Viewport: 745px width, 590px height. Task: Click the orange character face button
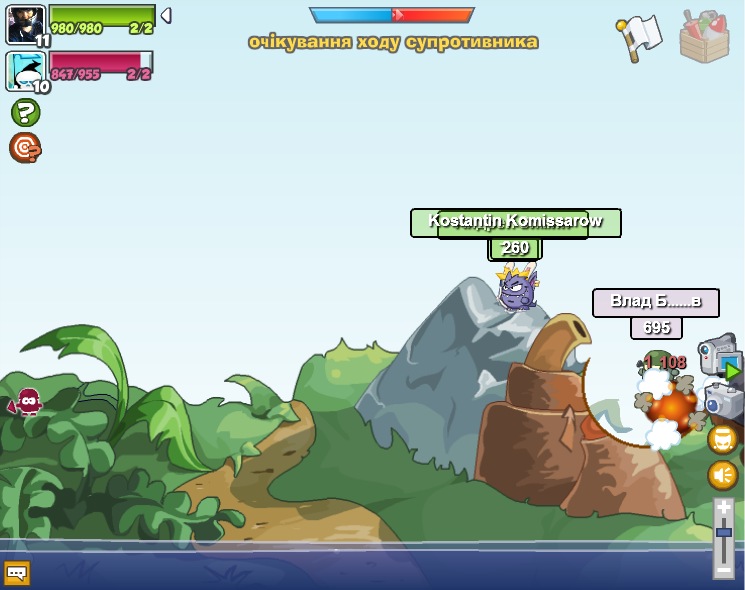point(723,439)
